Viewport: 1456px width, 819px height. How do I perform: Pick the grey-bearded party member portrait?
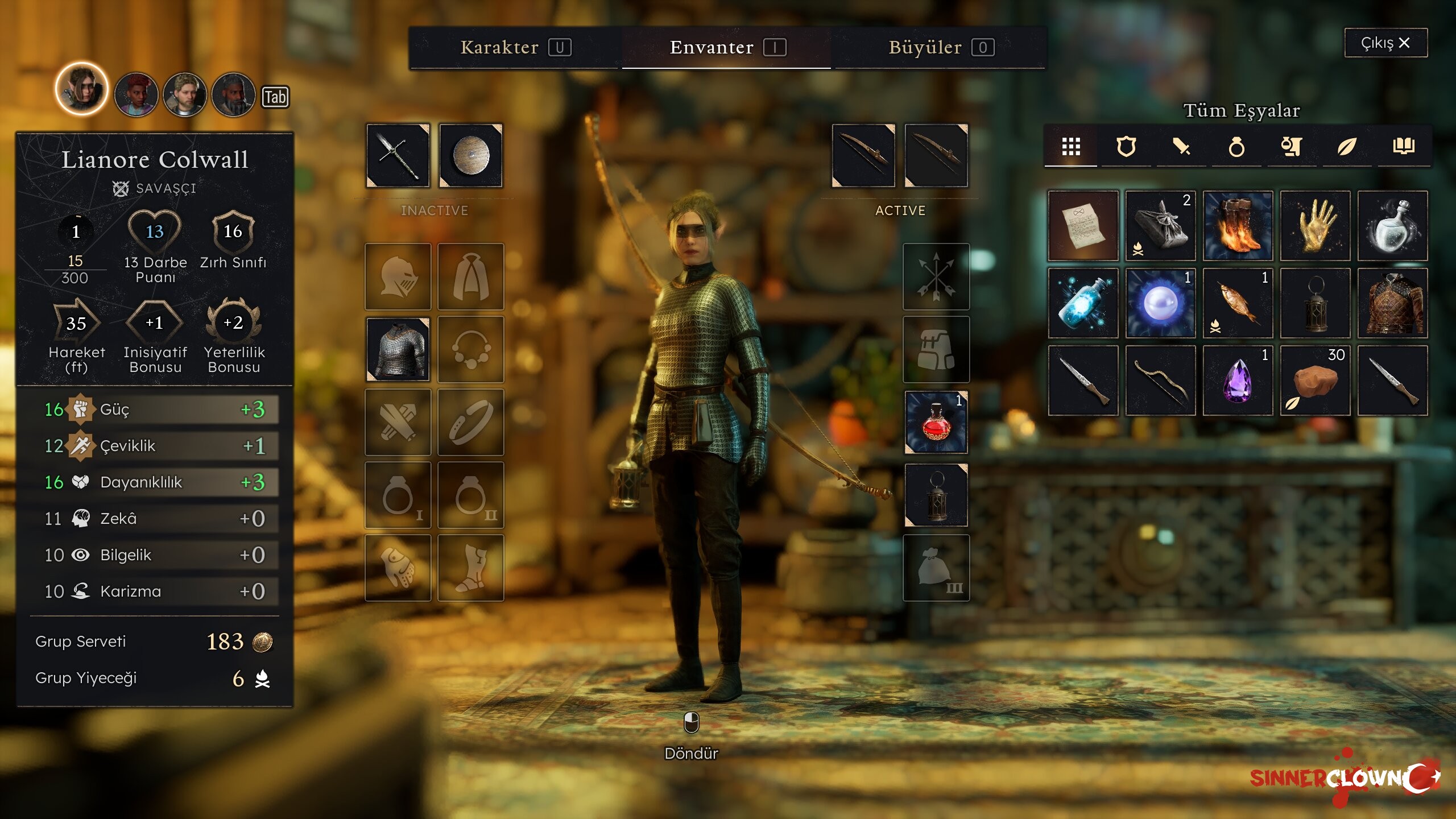pos(233,94)
